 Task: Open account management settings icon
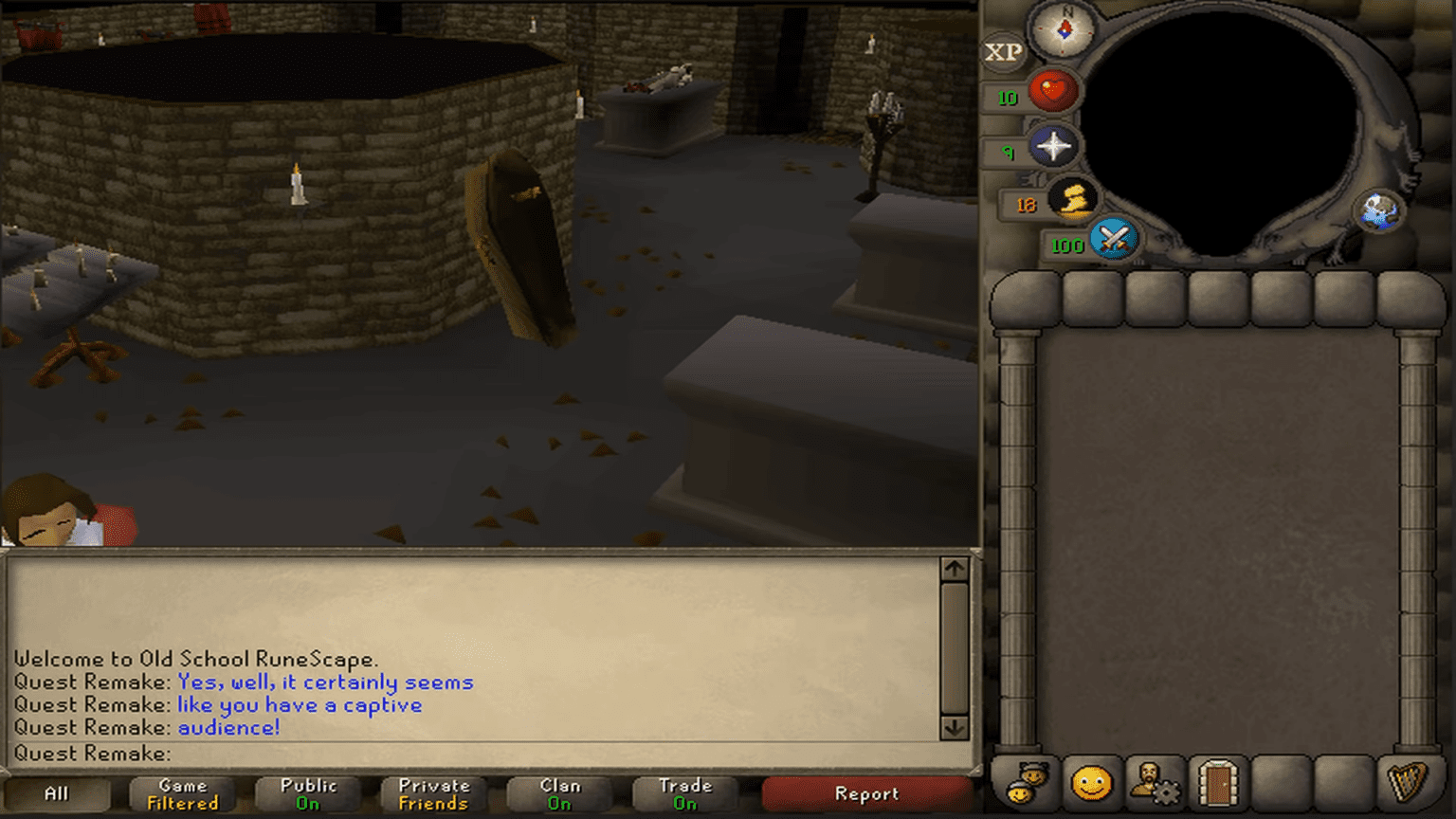coord(1154,781)
